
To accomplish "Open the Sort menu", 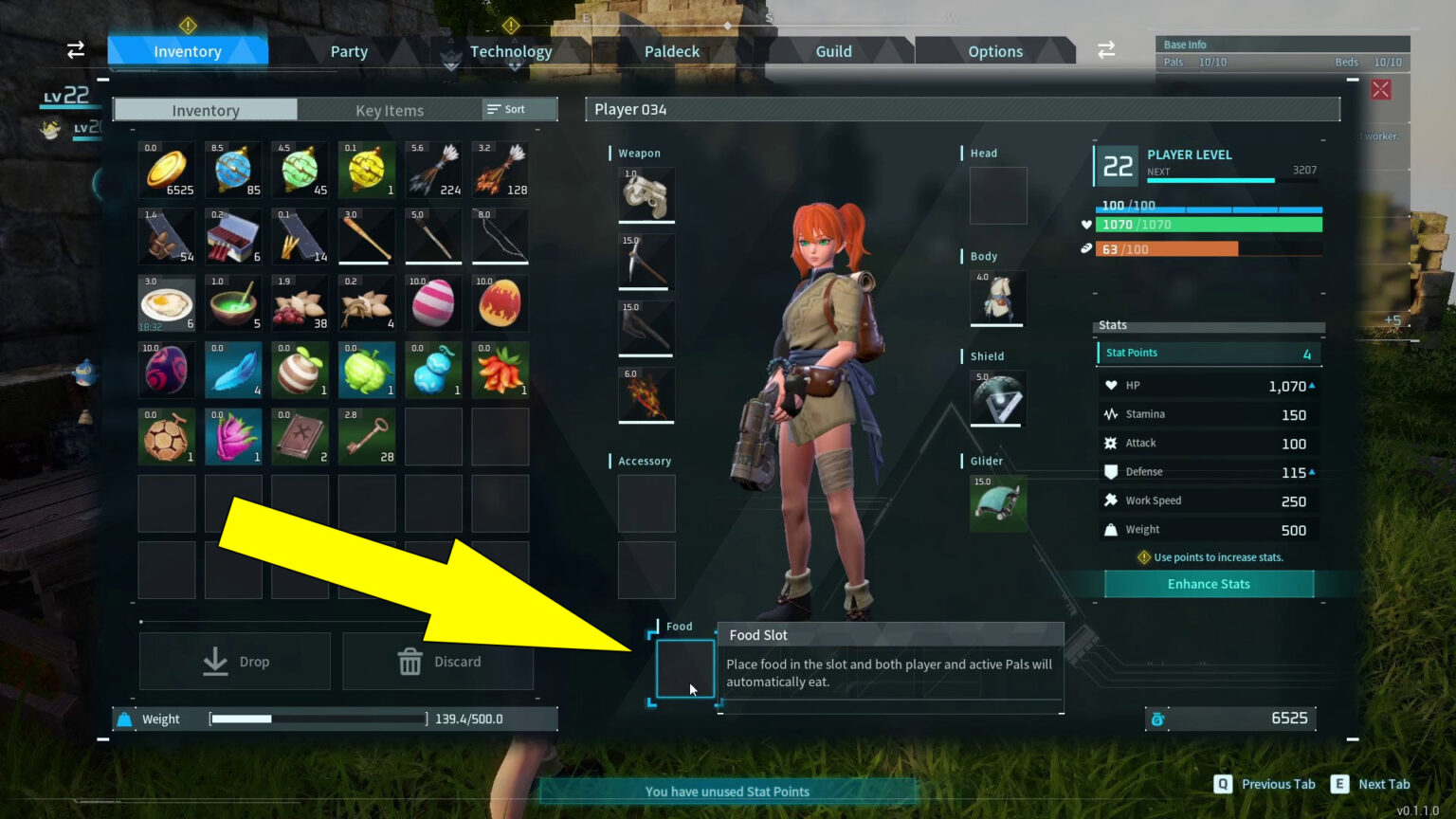I will point(517,109).
